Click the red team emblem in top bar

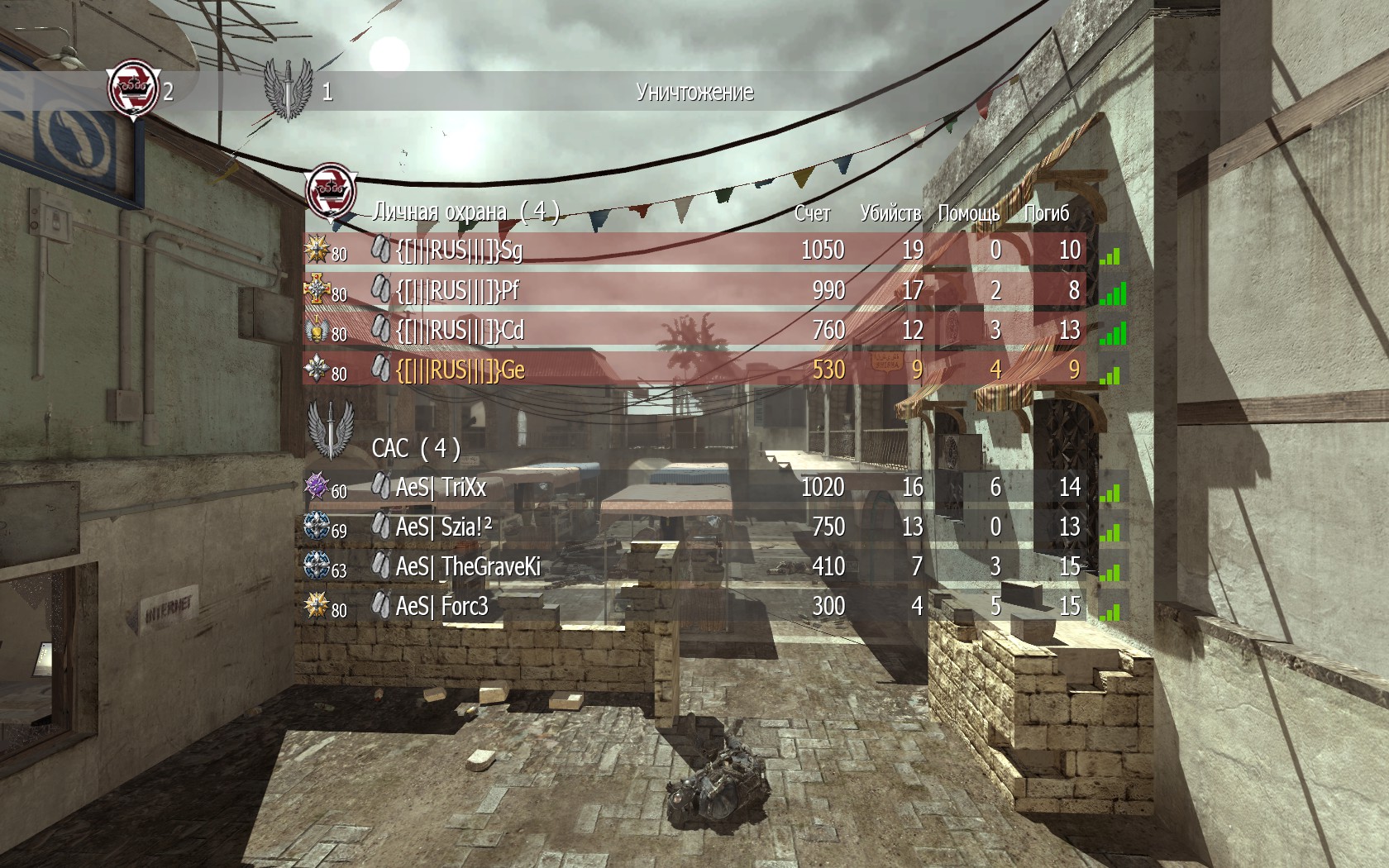point(133,89)
